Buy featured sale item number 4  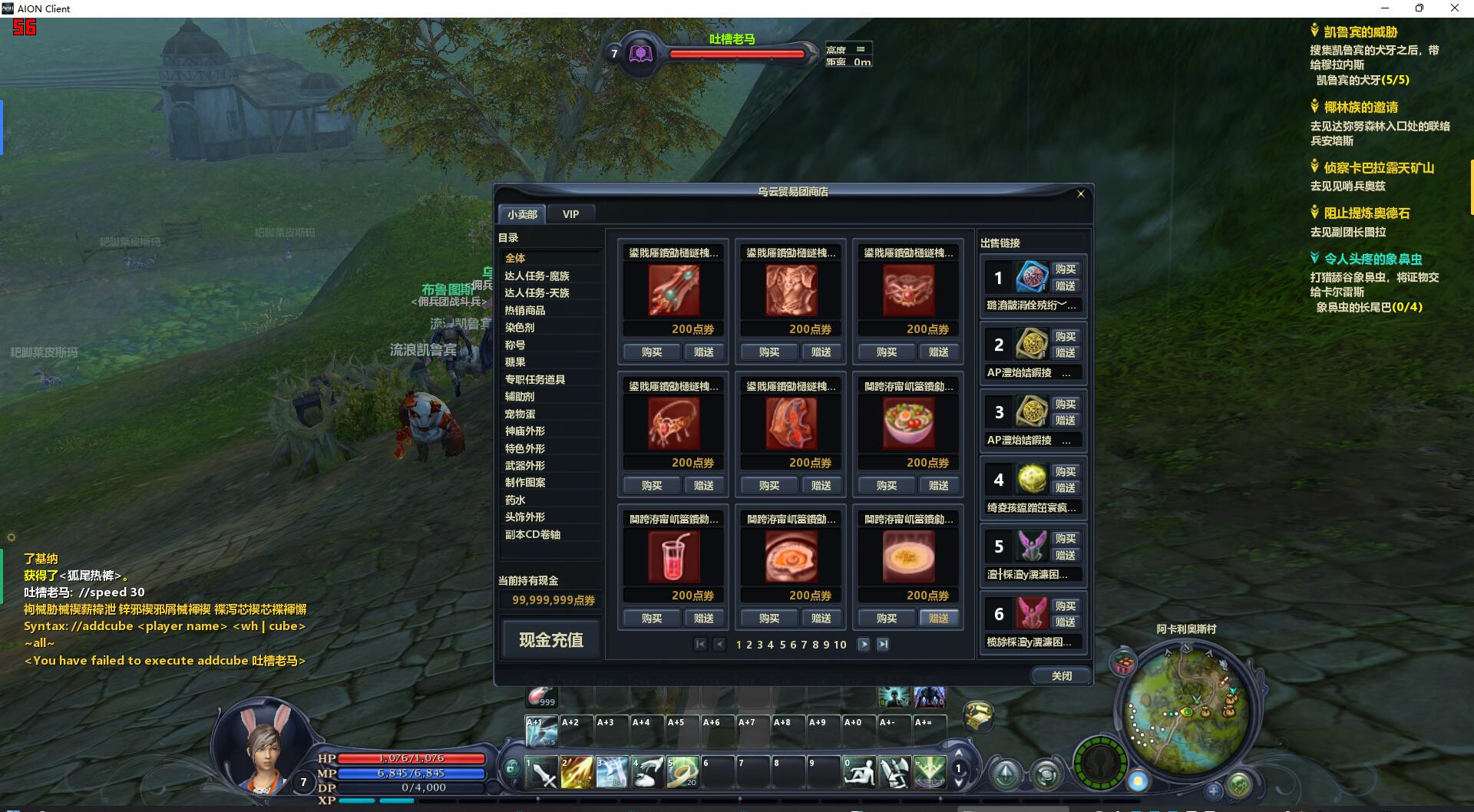pyautogui.click(x=1065, y=471)
